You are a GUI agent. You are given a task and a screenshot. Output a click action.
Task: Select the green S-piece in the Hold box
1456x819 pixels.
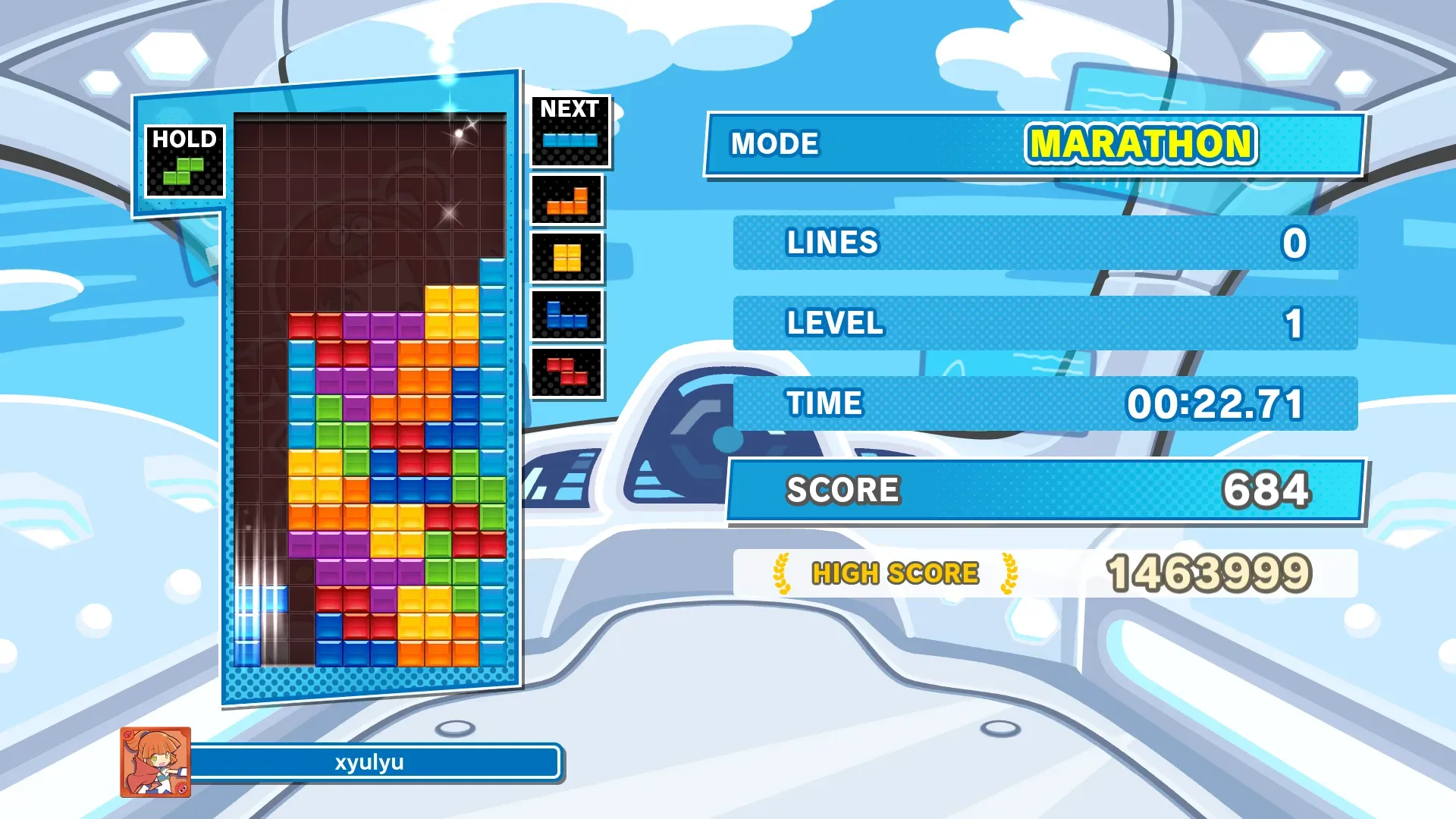184,171
